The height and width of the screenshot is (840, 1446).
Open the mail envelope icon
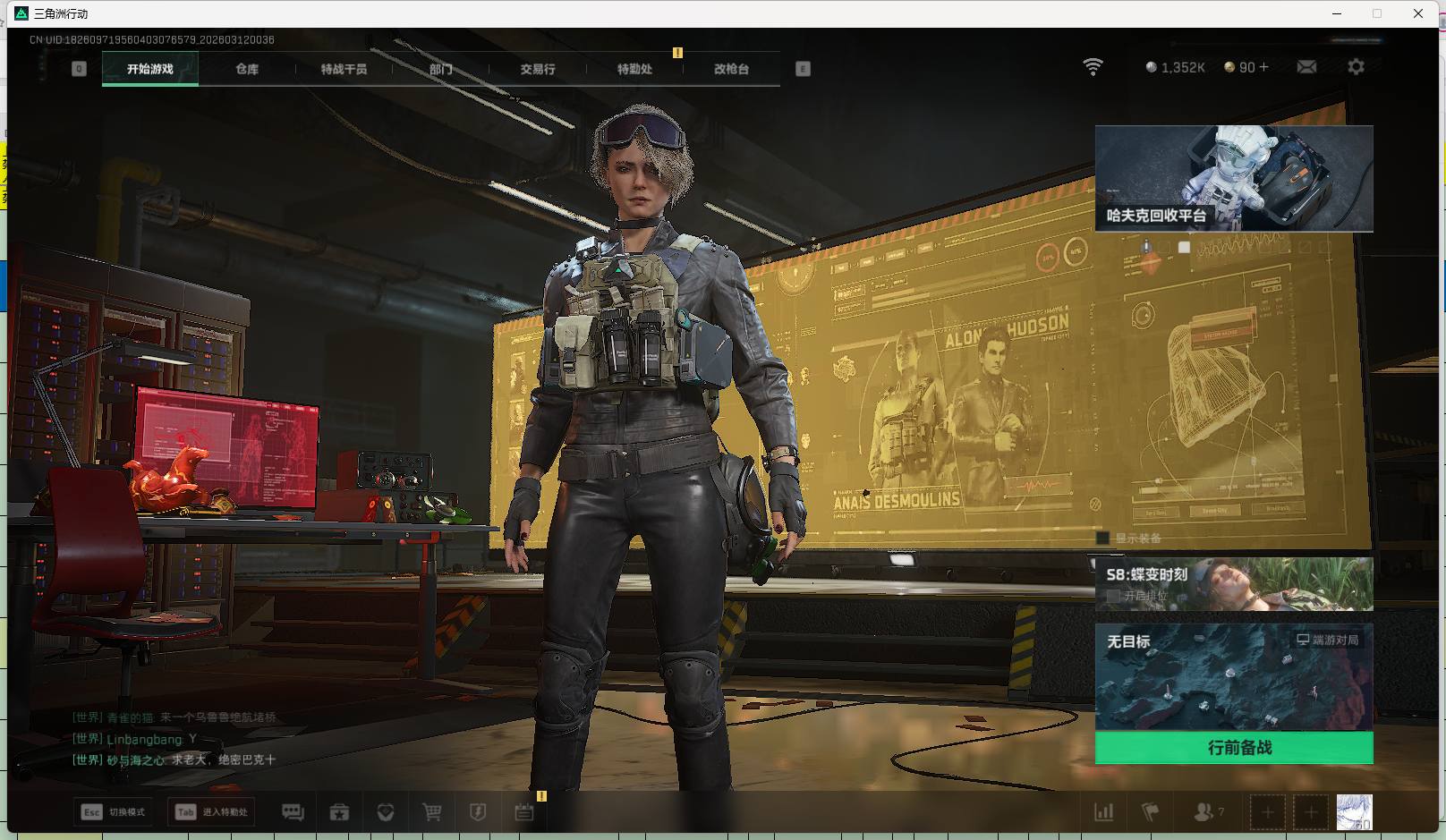(x=1306, y=67)
